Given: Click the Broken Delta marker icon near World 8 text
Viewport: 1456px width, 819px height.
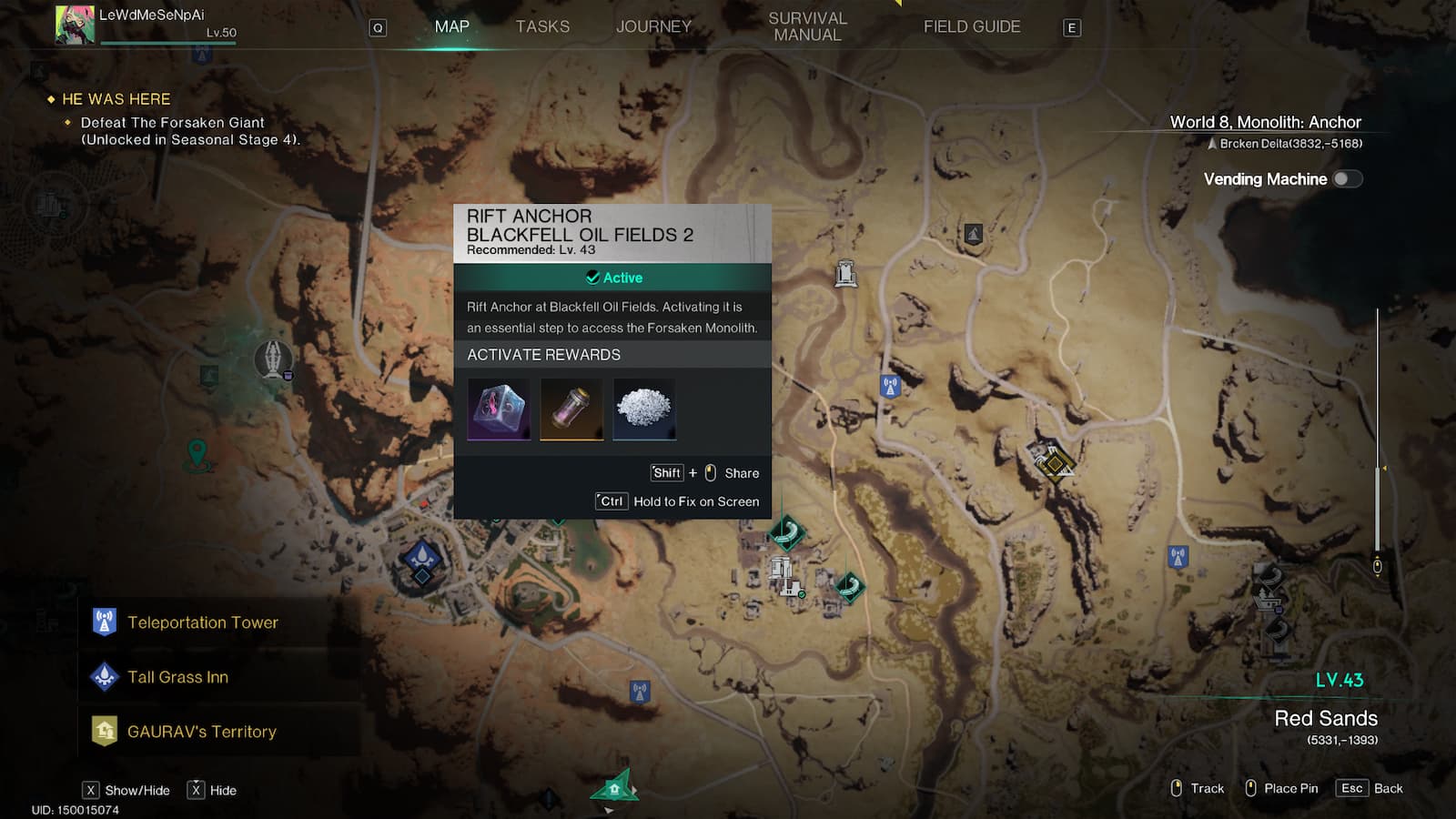Looking at the screenshot, I should (1210, 141).
